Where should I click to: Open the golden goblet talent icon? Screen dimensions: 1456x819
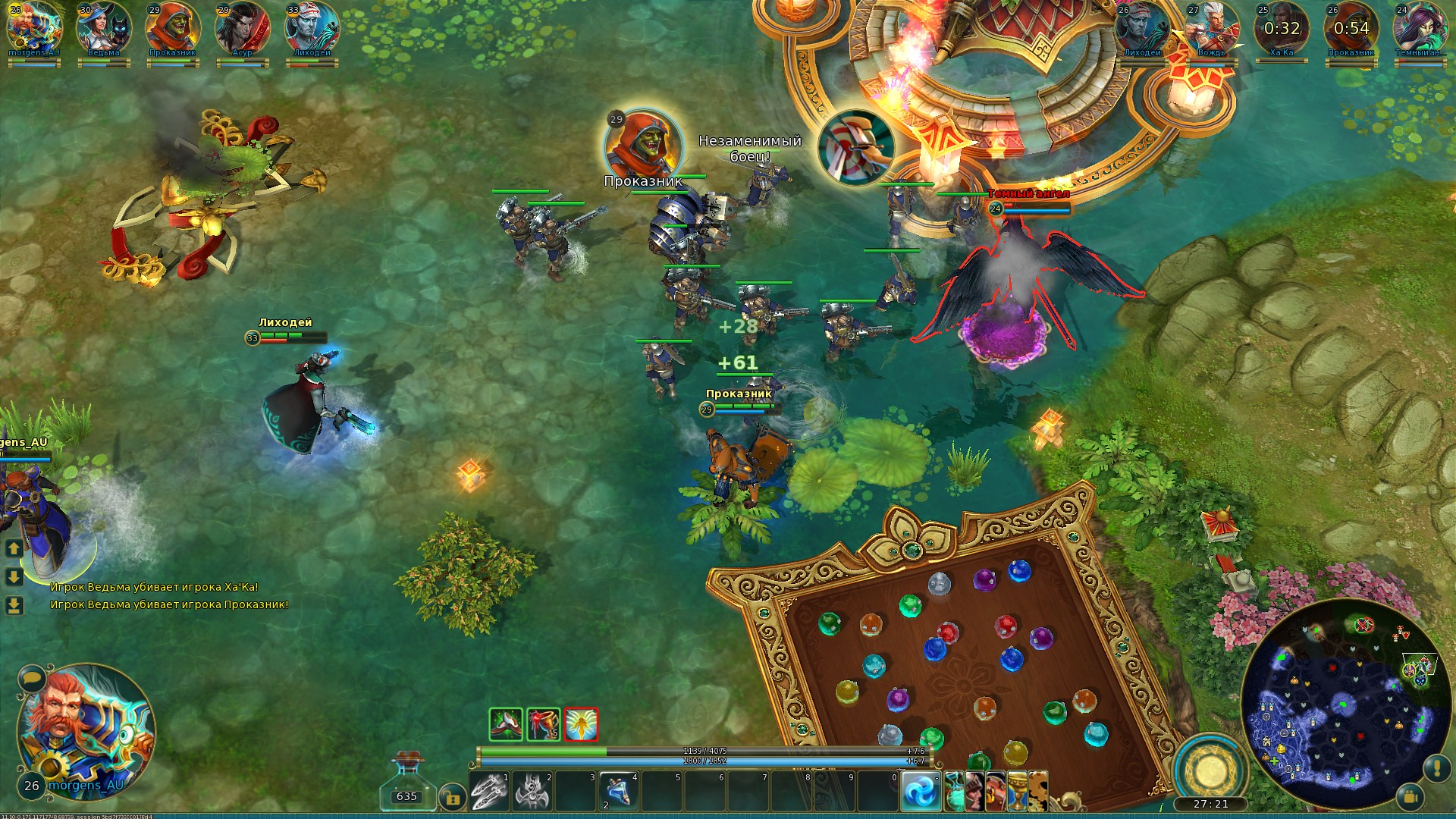point(1017,791)
